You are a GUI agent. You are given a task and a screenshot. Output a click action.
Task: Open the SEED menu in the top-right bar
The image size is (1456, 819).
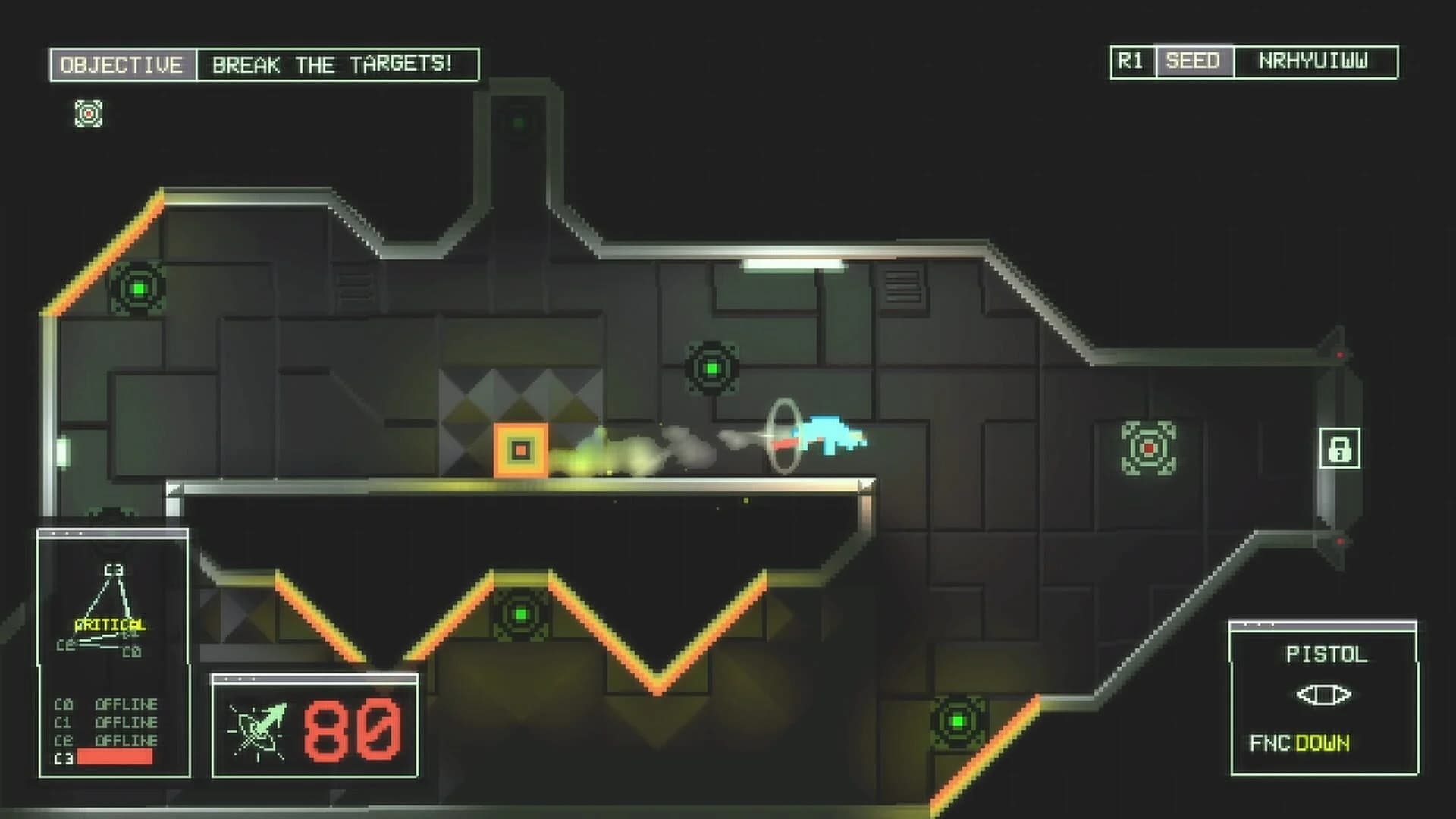pos(1193,61)
